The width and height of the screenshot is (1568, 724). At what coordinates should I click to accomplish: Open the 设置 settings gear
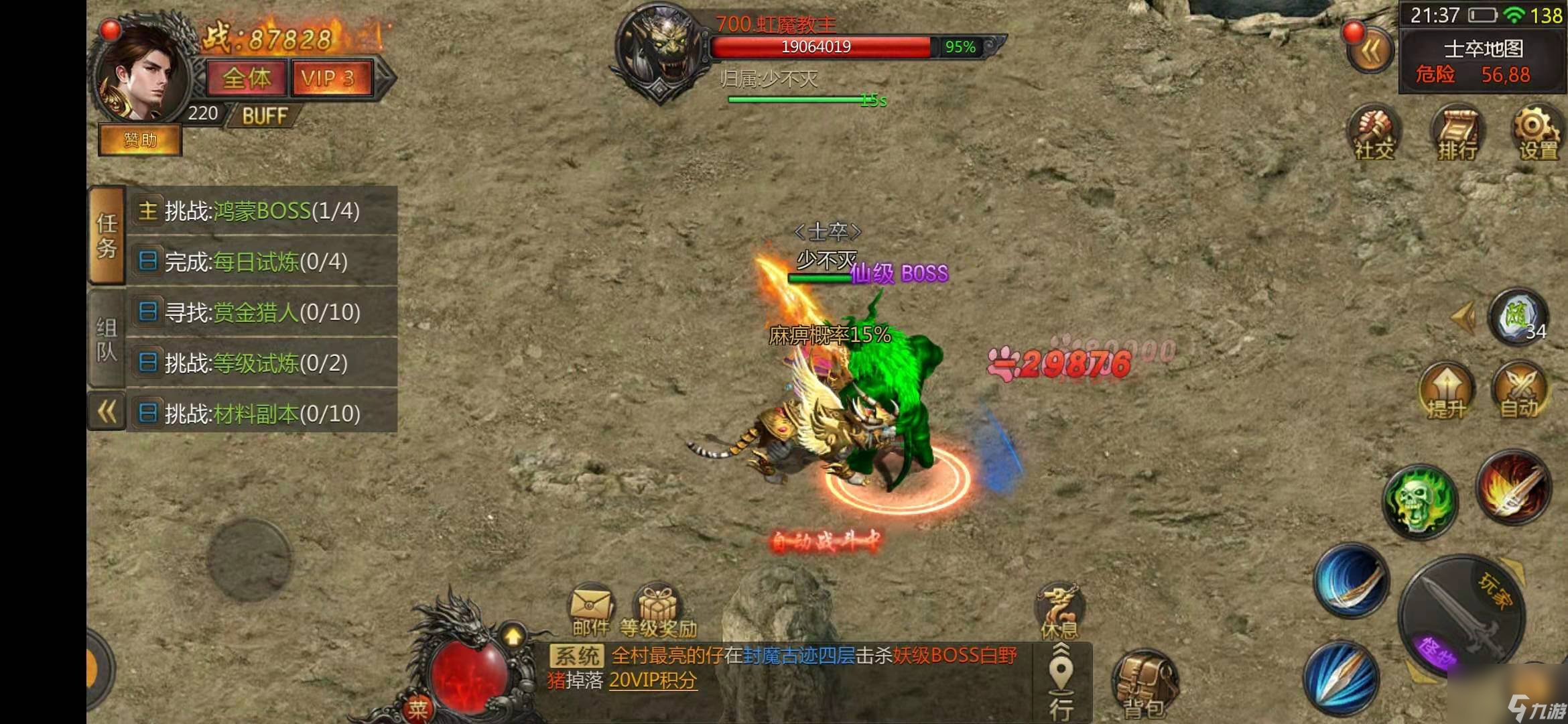1537,133
